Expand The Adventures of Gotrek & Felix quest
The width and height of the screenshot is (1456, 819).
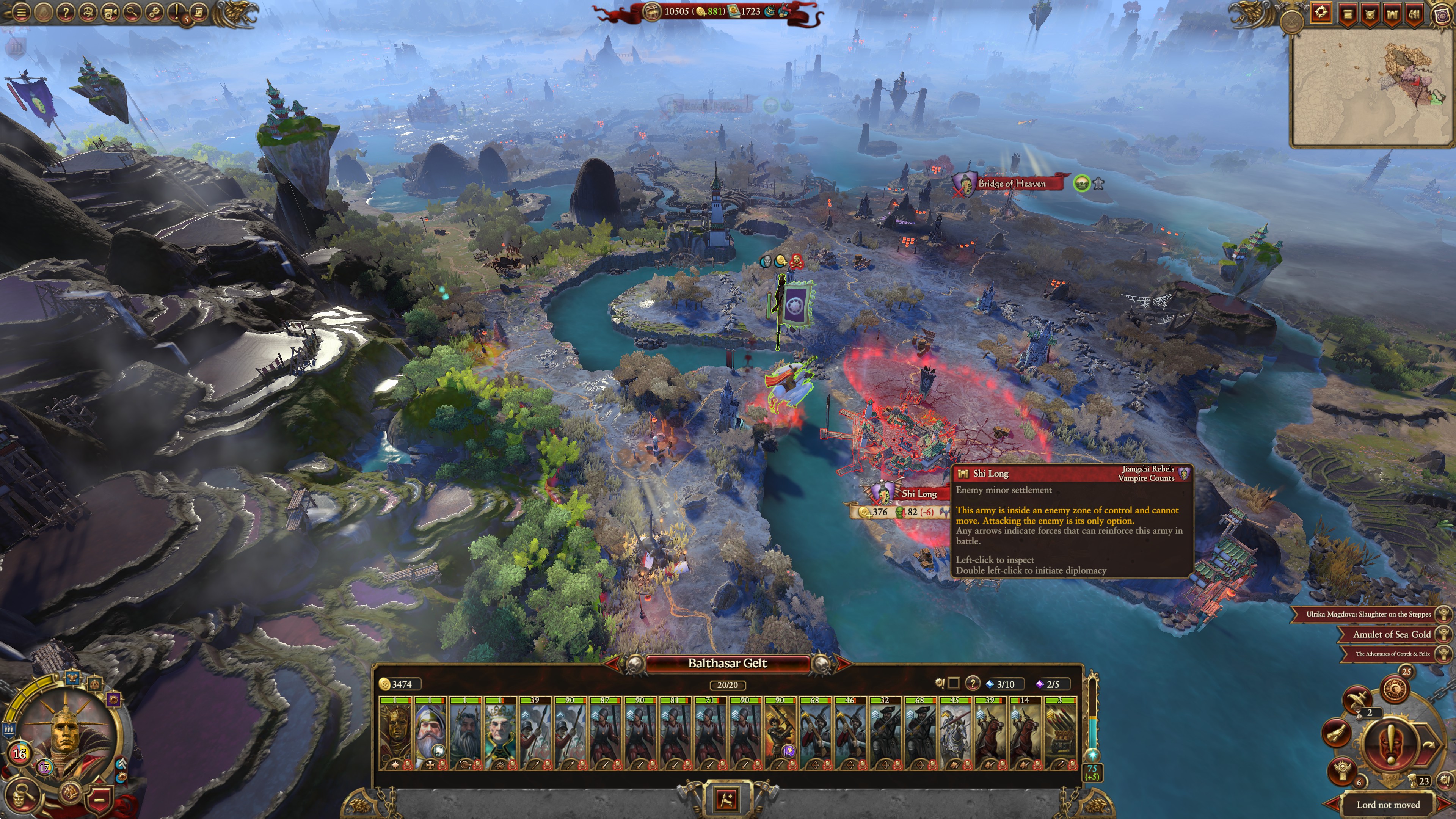tap(1386, 654)
